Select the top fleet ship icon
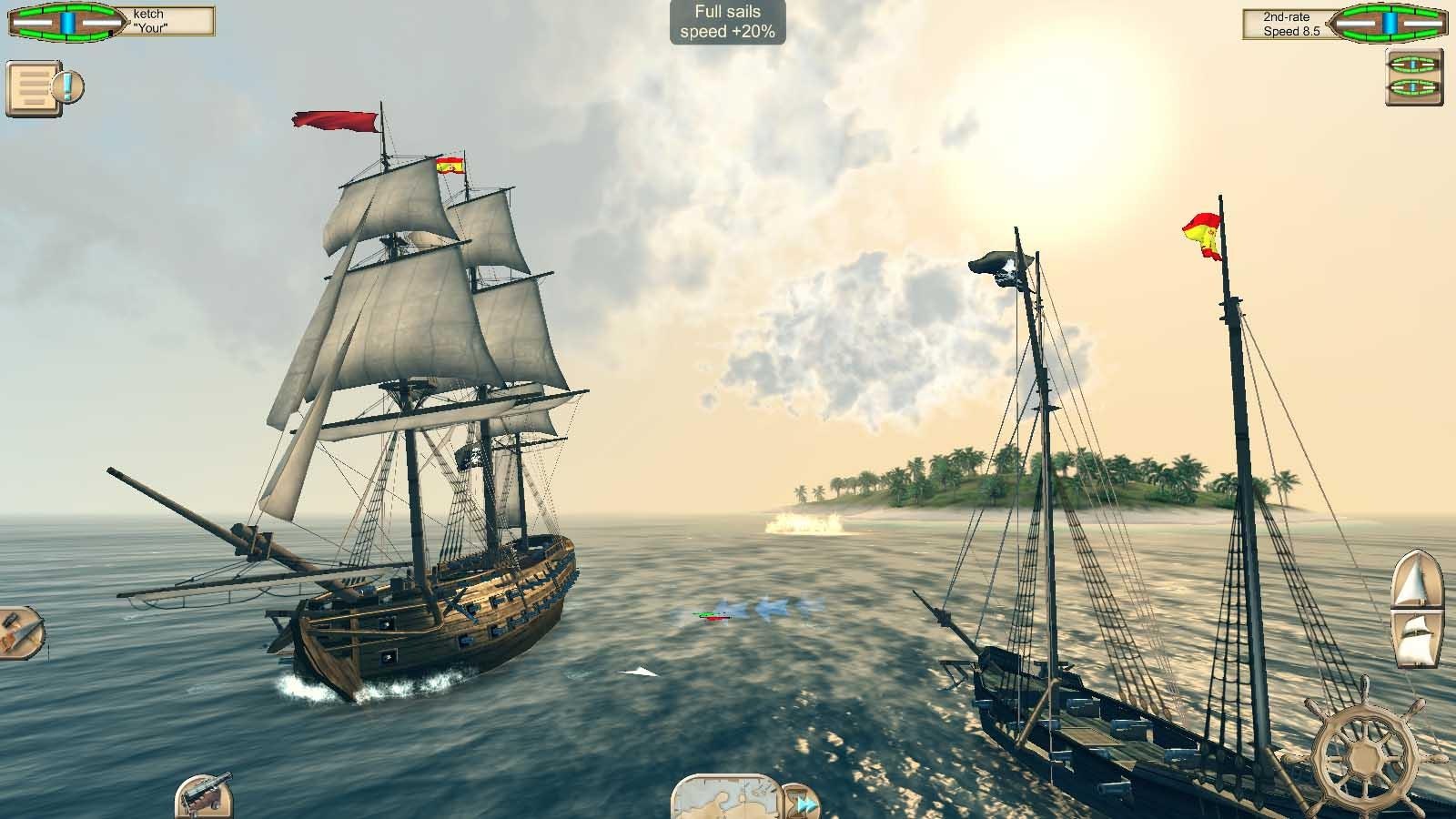Image resolution: width=1456 pixels, height=819 pixels. (x=1413, y=66)
